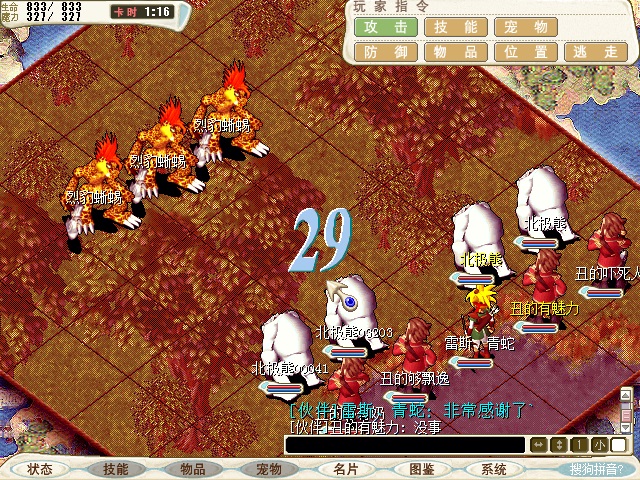The image size is (640, 480).
Task: Open the 名片 (Name Card) menu
Action: [344, 469]
